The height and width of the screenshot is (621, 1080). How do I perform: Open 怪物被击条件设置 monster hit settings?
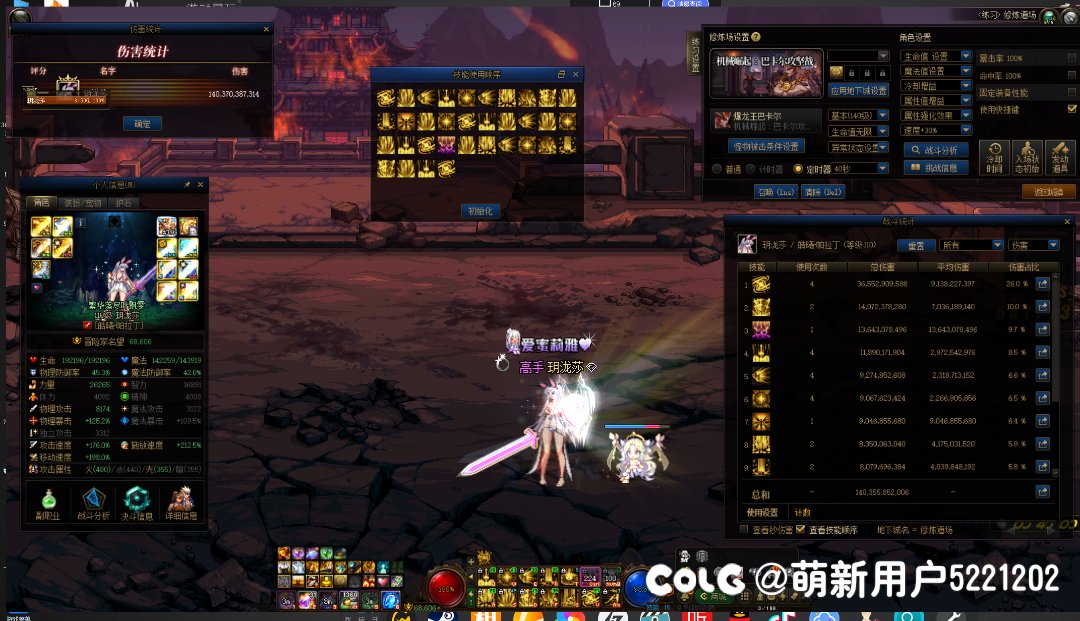tap(767, 147)
